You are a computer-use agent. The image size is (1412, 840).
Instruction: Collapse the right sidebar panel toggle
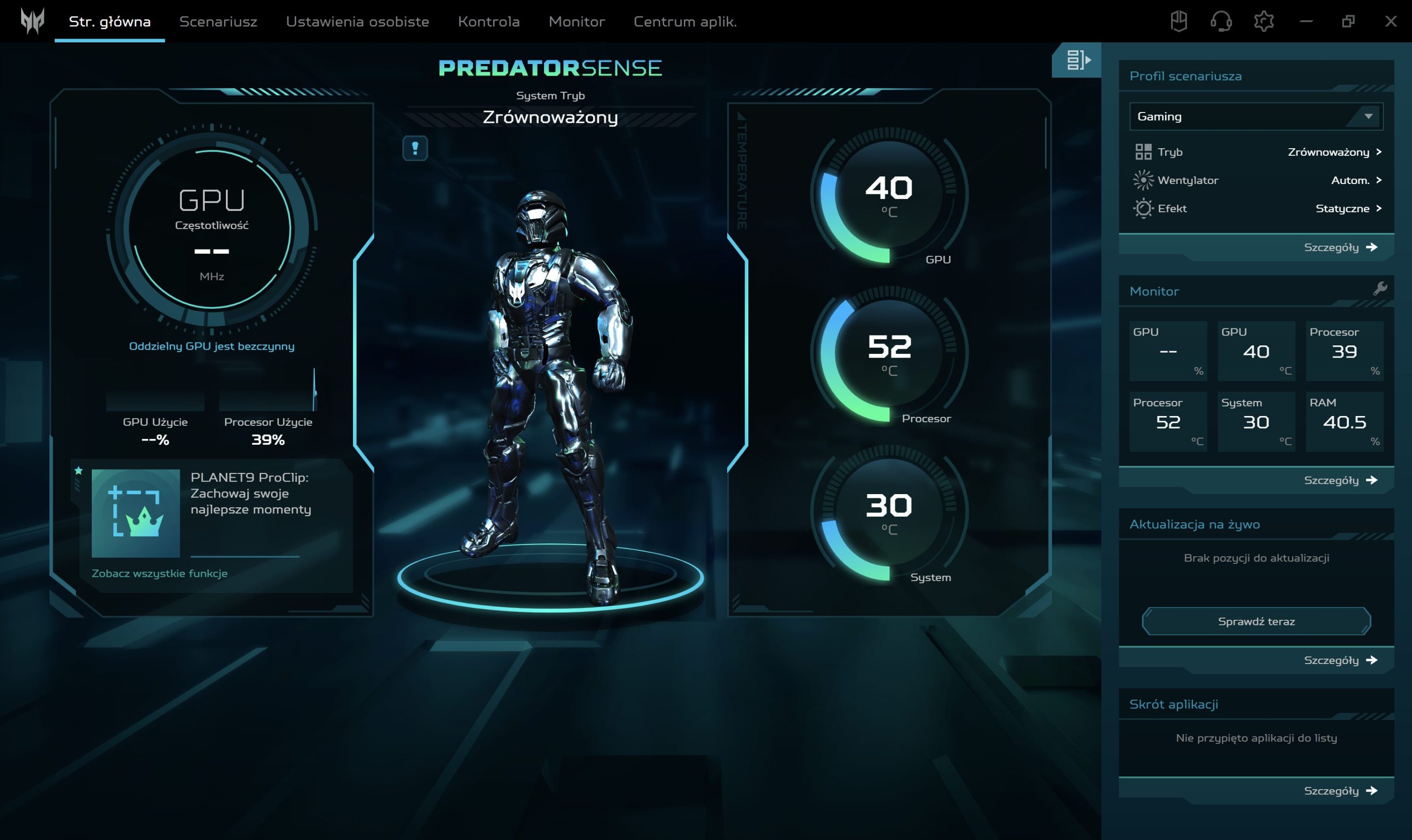click(x=1077, y=60)
